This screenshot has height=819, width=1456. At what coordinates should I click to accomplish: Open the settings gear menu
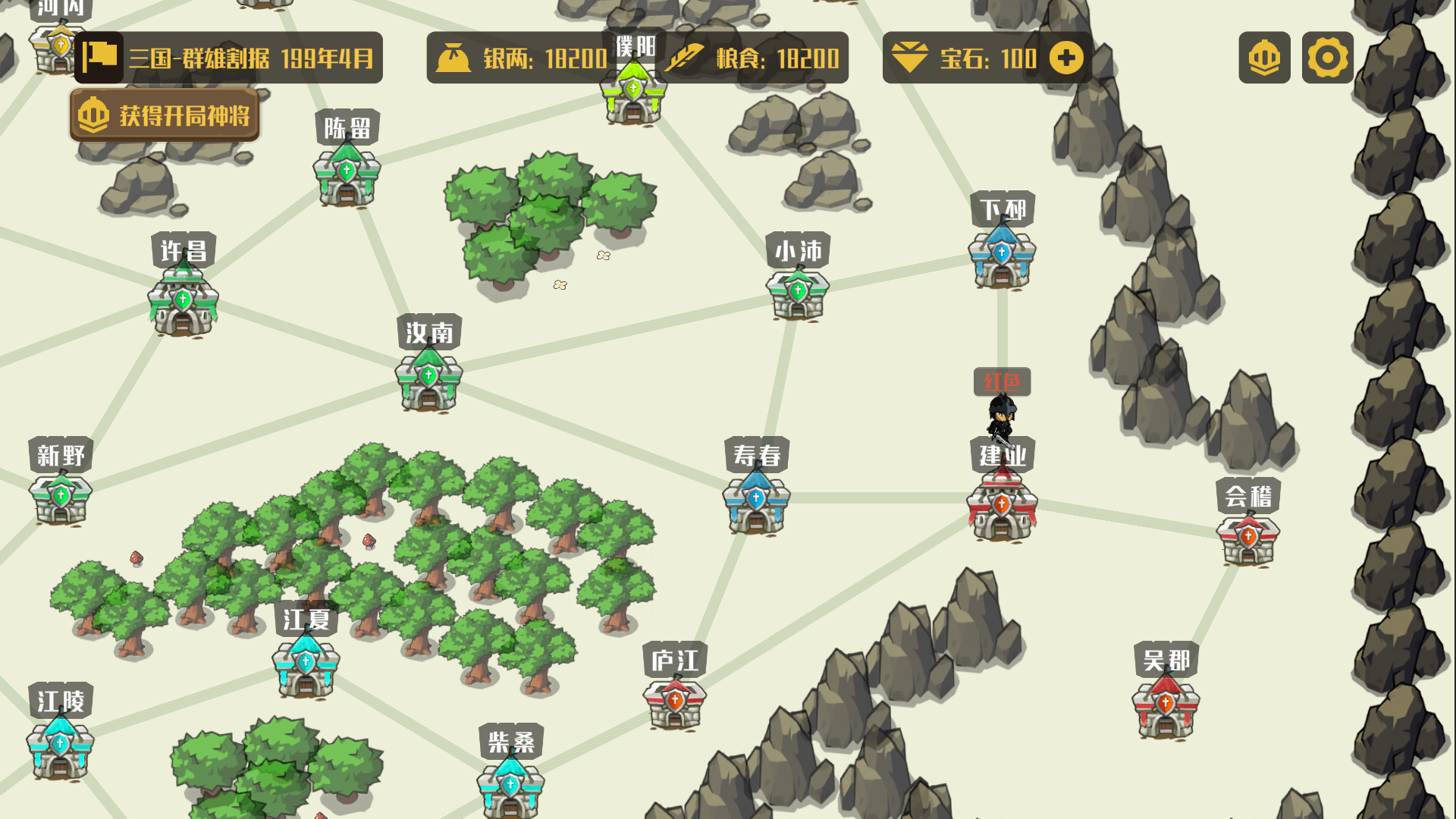(x=1327, y=58)
